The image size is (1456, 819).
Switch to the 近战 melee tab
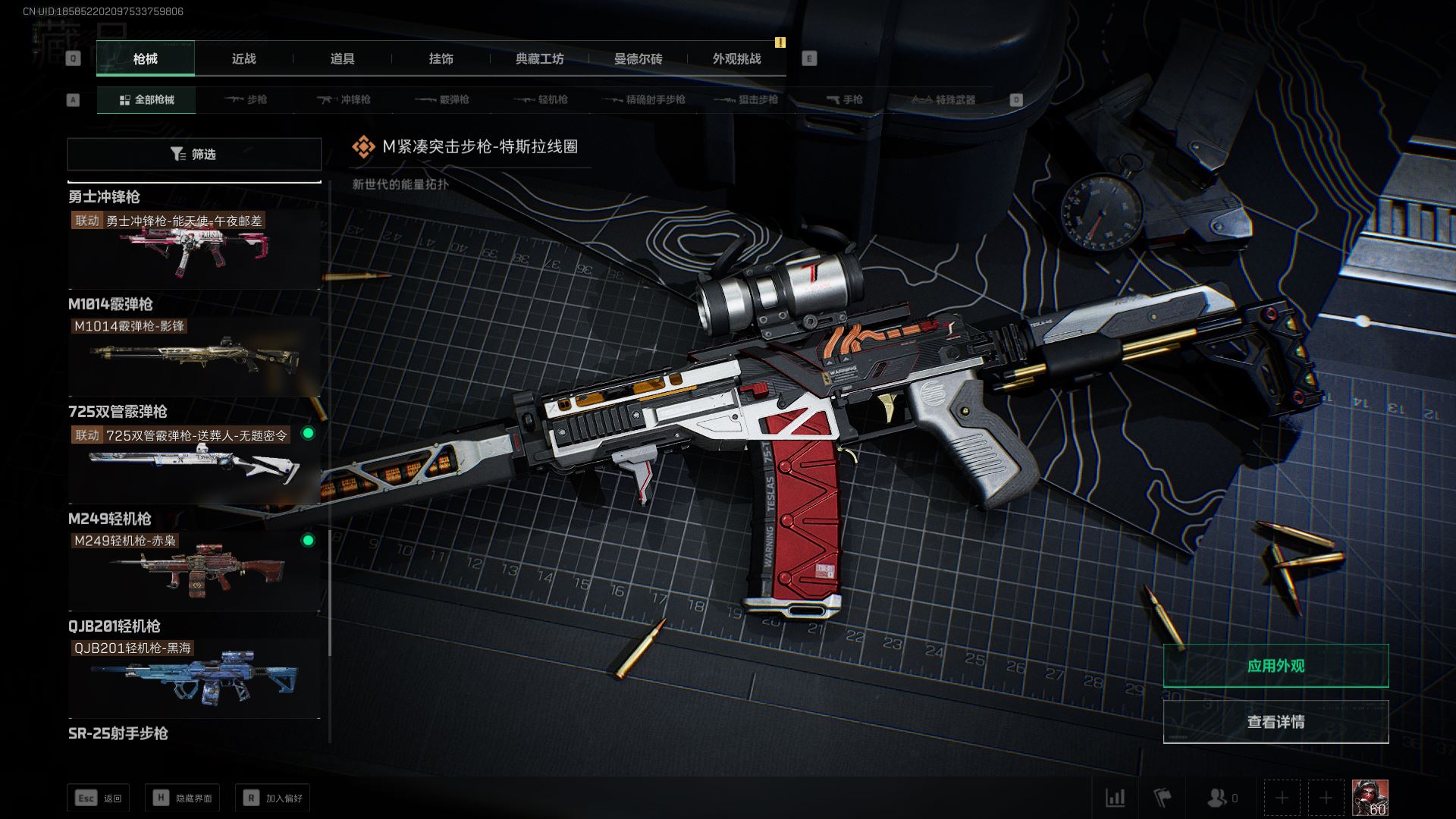click(243, 59)
